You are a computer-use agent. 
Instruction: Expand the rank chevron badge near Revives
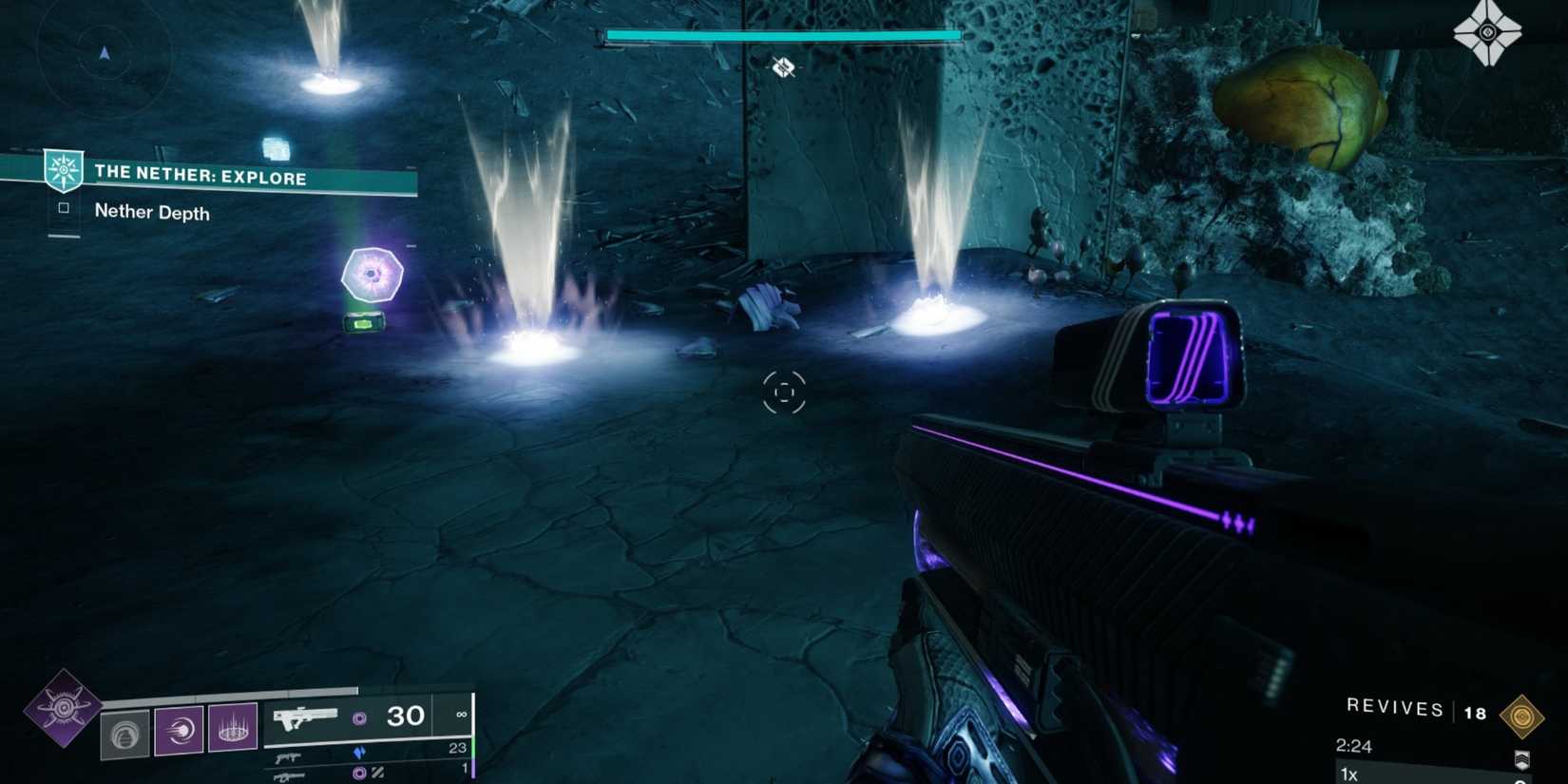point(1522,759)
